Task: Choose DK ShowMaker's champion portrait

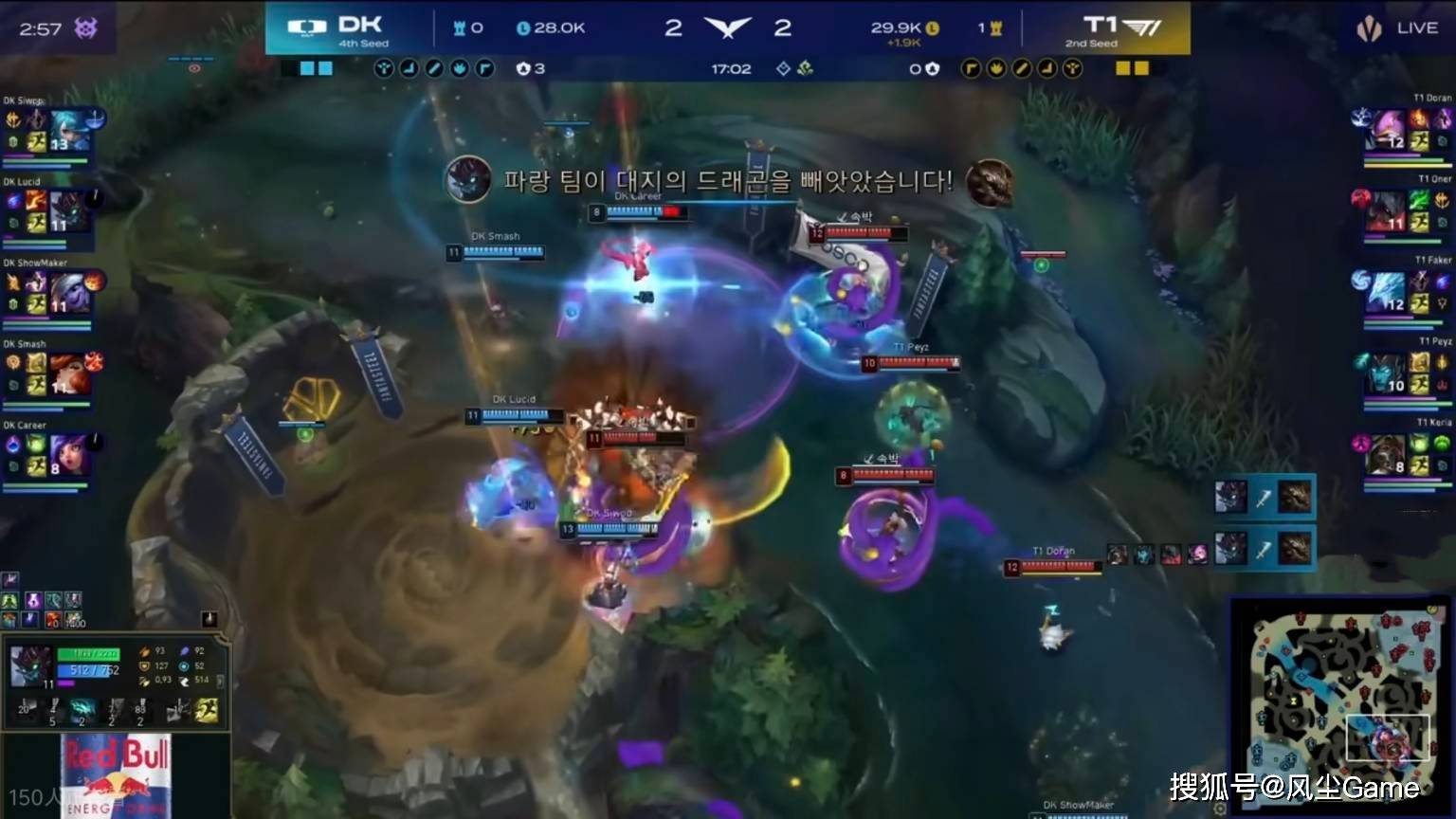Action: point(70,293)
